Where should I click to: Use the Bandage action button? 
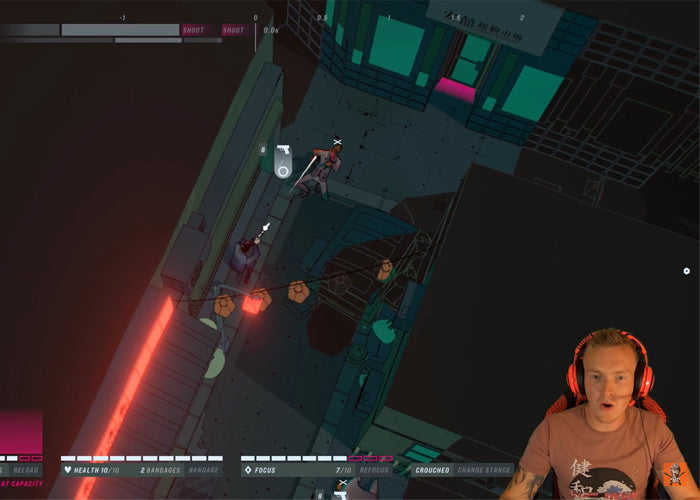tap(203, 470)
